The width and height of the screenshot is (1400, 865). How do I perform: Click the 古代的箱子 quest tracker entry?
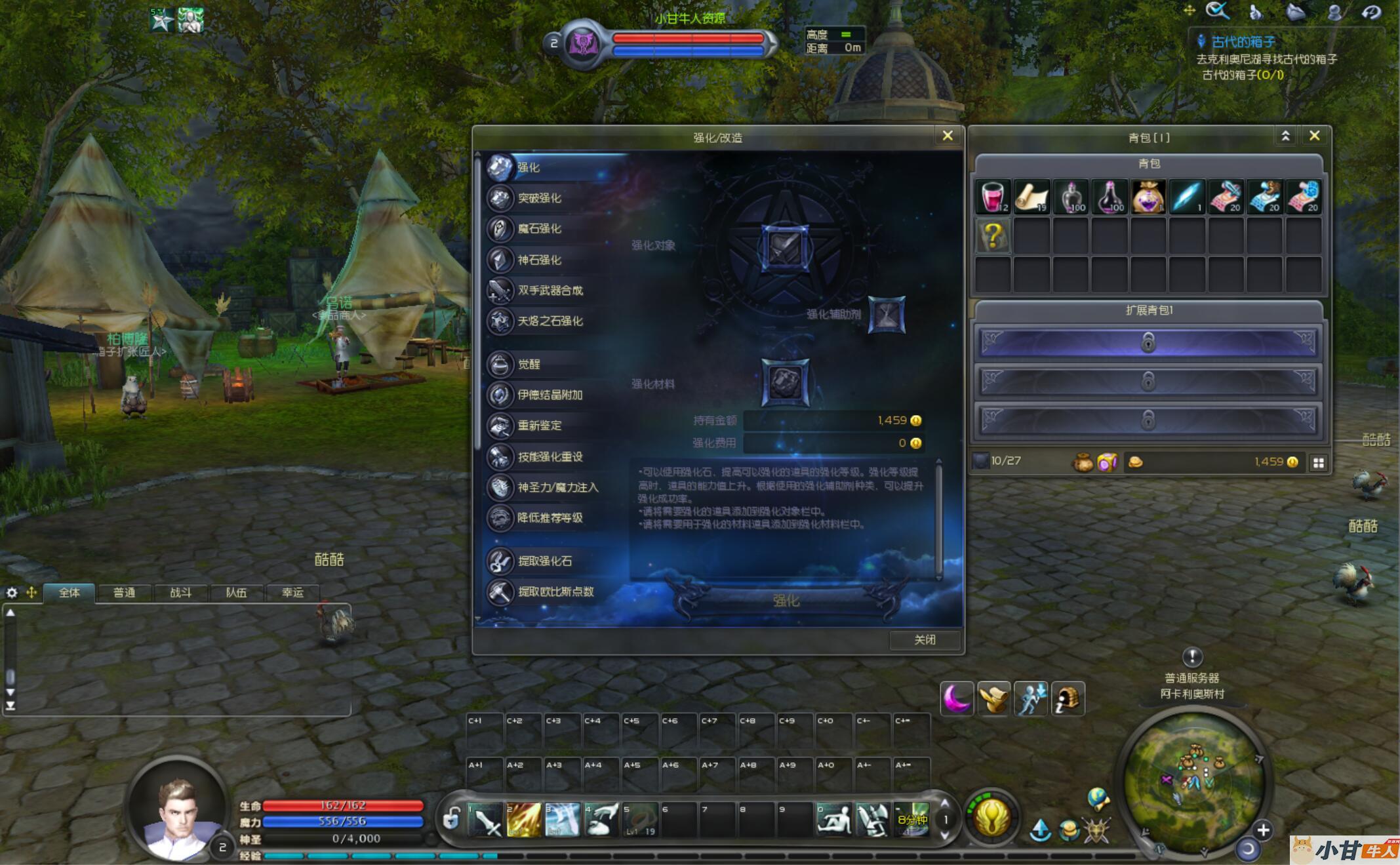tap(1243, 42)
